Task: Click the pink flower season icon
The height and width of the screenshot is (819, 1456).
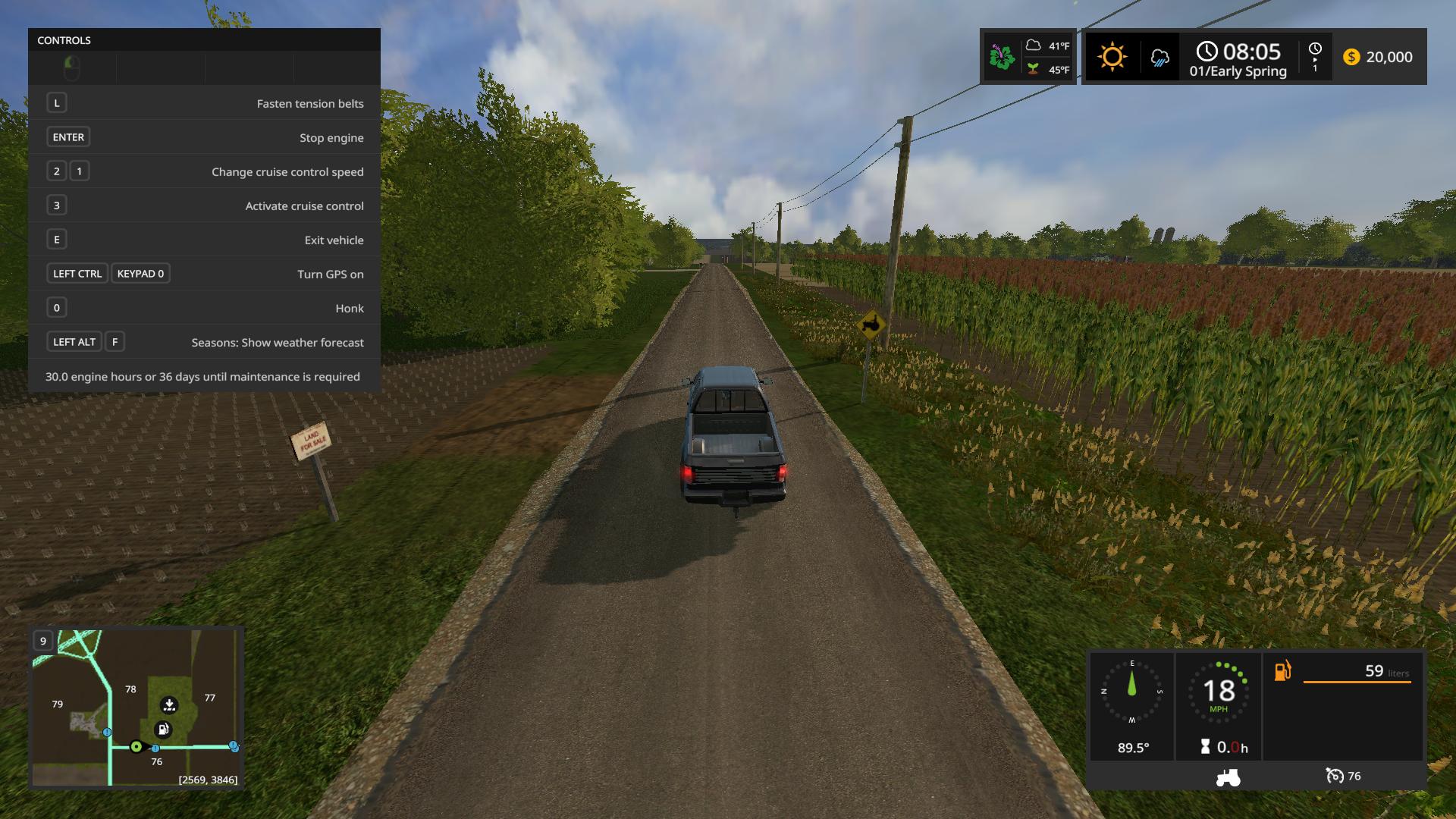Action: pos(1002,57)
